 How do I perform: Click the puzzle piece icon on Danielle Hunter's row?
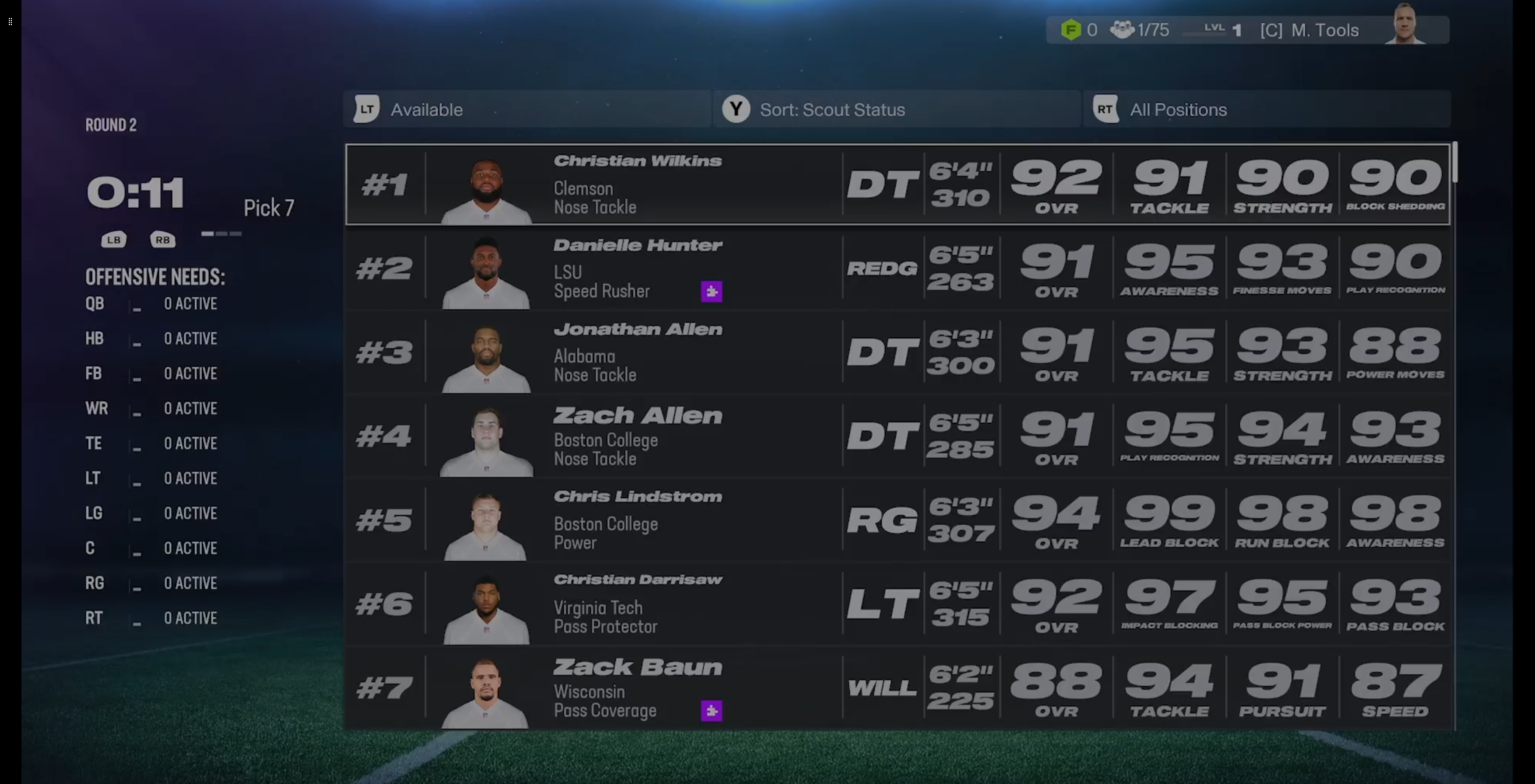pos(711,291)
